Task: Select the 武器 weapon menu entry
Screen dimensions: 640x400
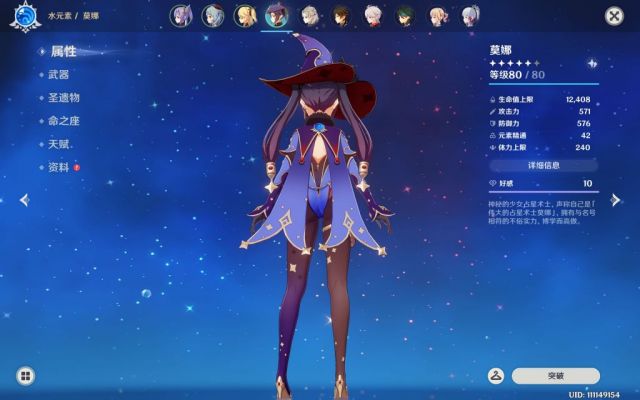Action: click(58, 74)
